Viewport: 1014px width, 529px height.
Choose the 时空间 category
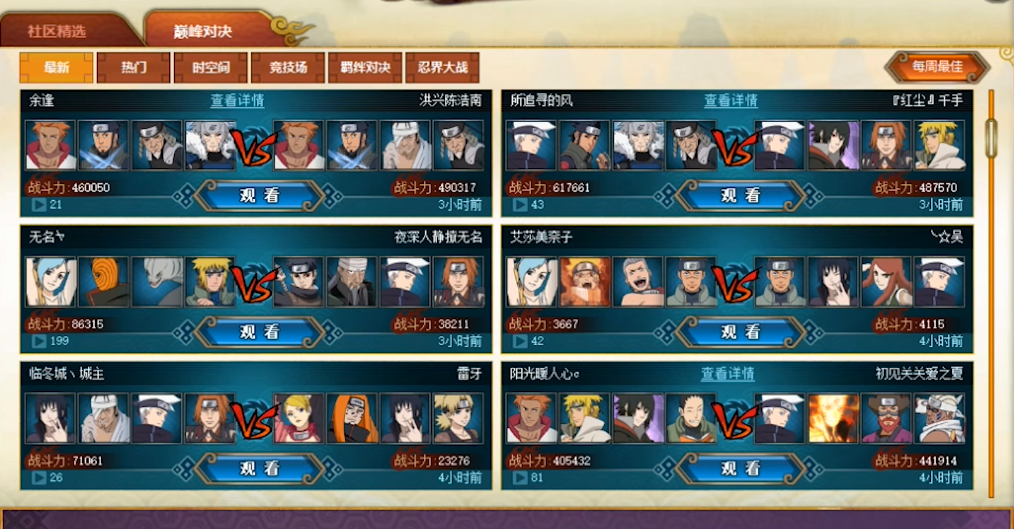point(210,67)
